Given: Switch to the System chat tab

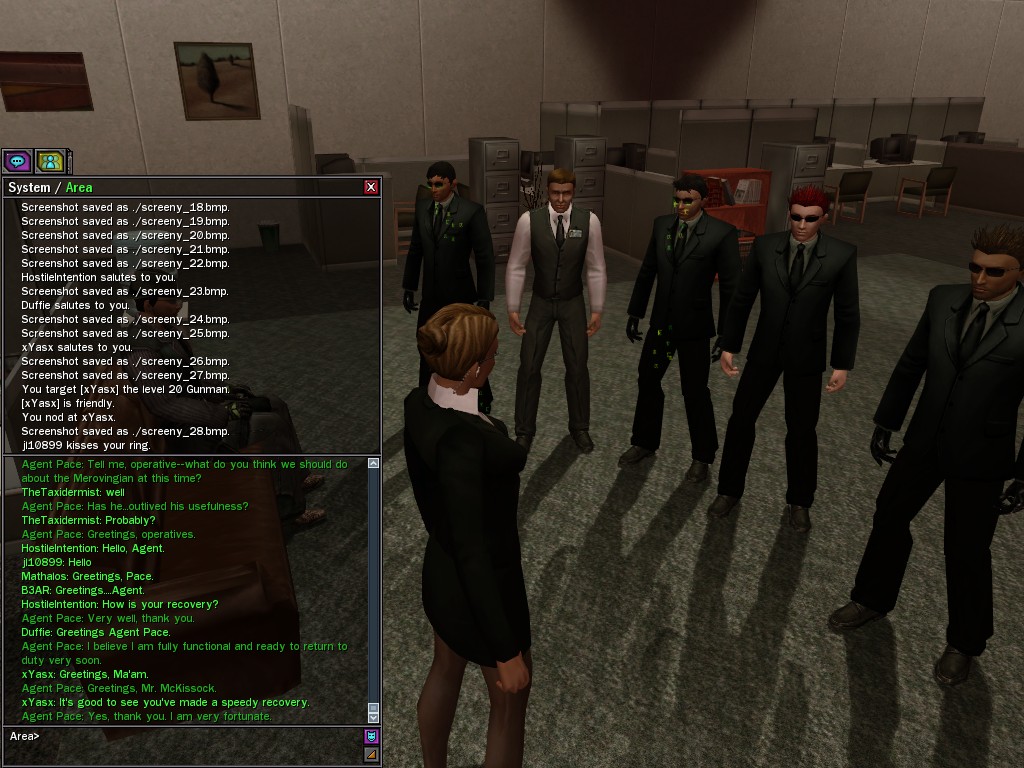Looking at the screenshot, I should (28, 188).
